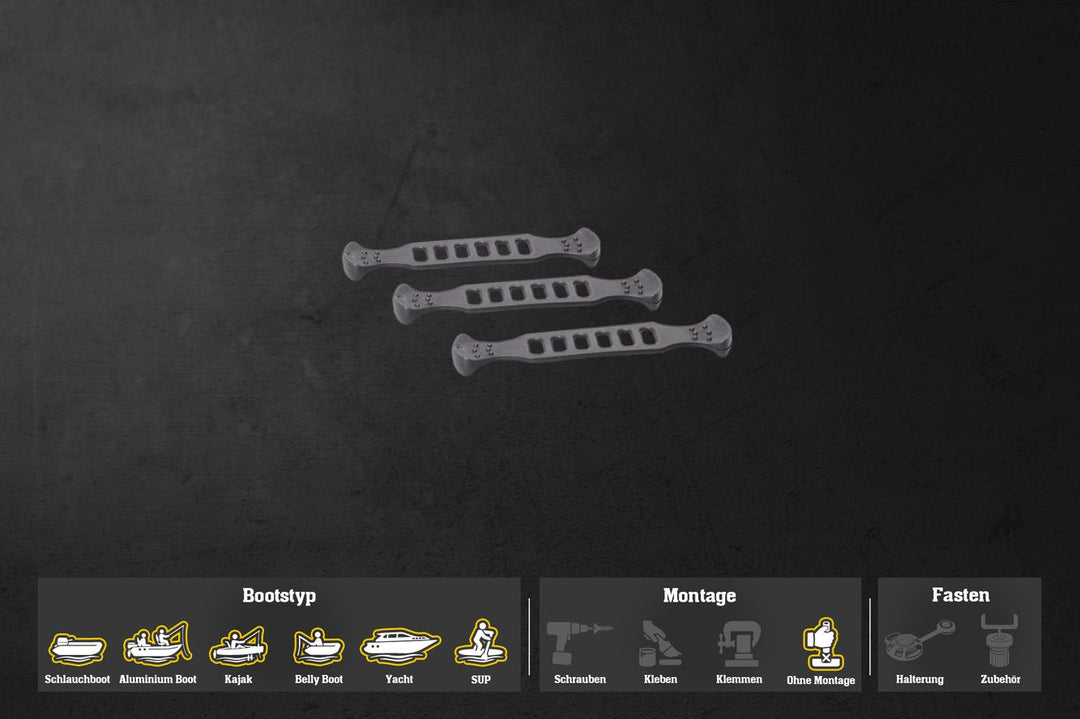Click the SUP paddleboard icon
Image resolution: width=1080 pixels, height=719 pixels.
[481, 643]
